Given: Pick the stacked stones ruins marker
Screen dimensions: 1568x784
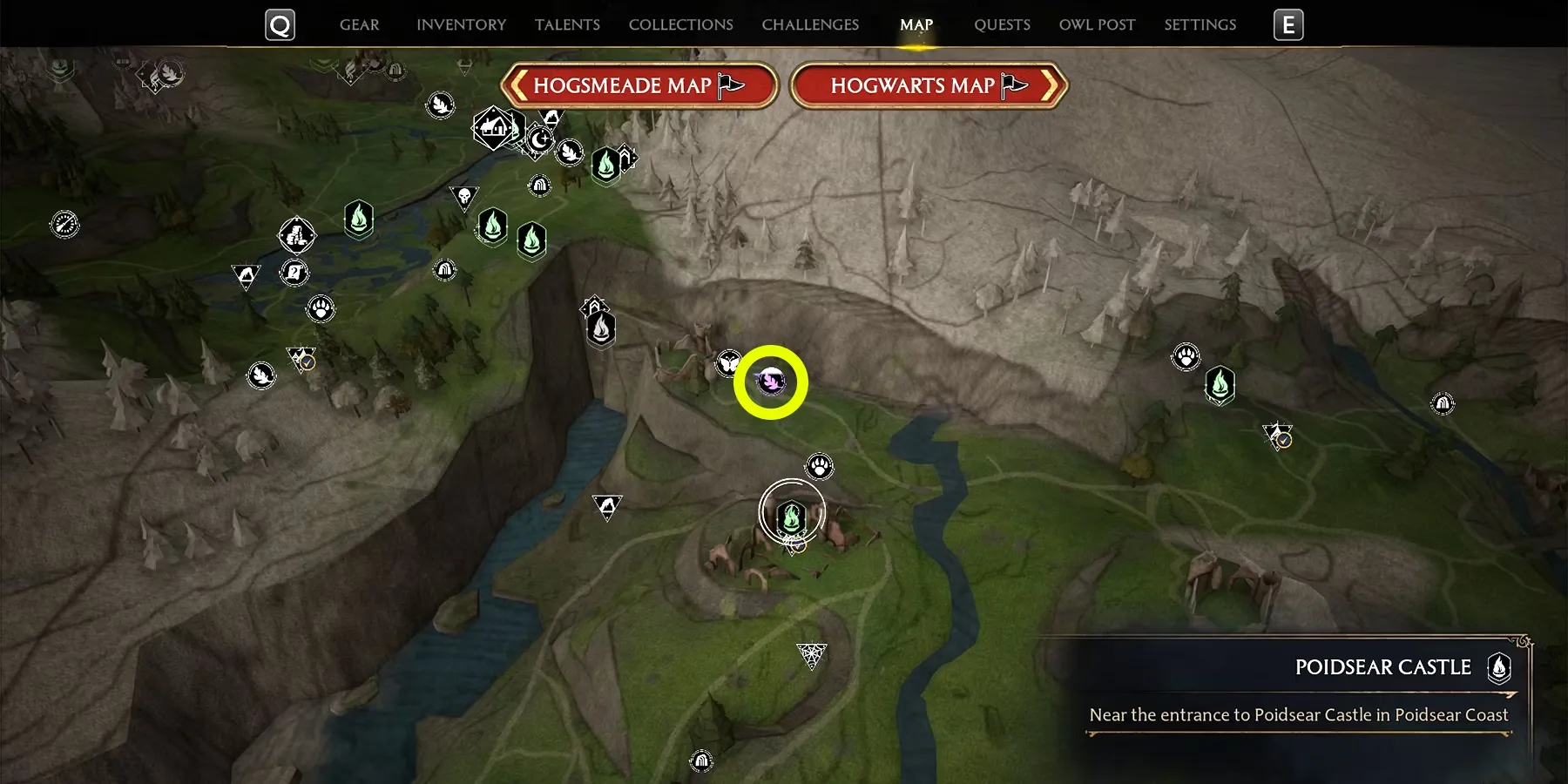Looking at the screenshot, I should pyautogui.click(x=296, y=234).
